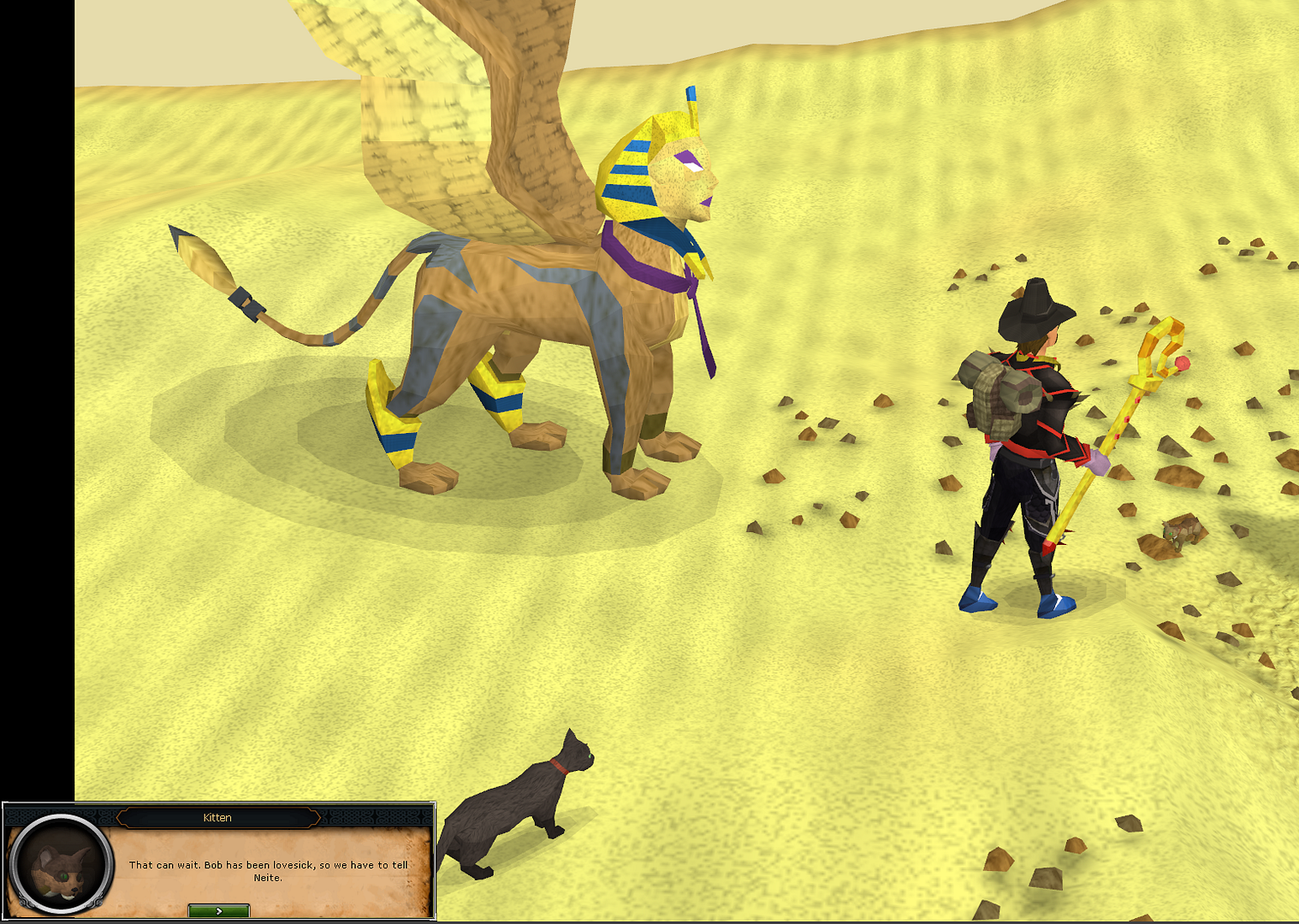This screenshot has width=1299, height=924.
Task: Click the green continue arrow in the dialogue
Action: 219,910
